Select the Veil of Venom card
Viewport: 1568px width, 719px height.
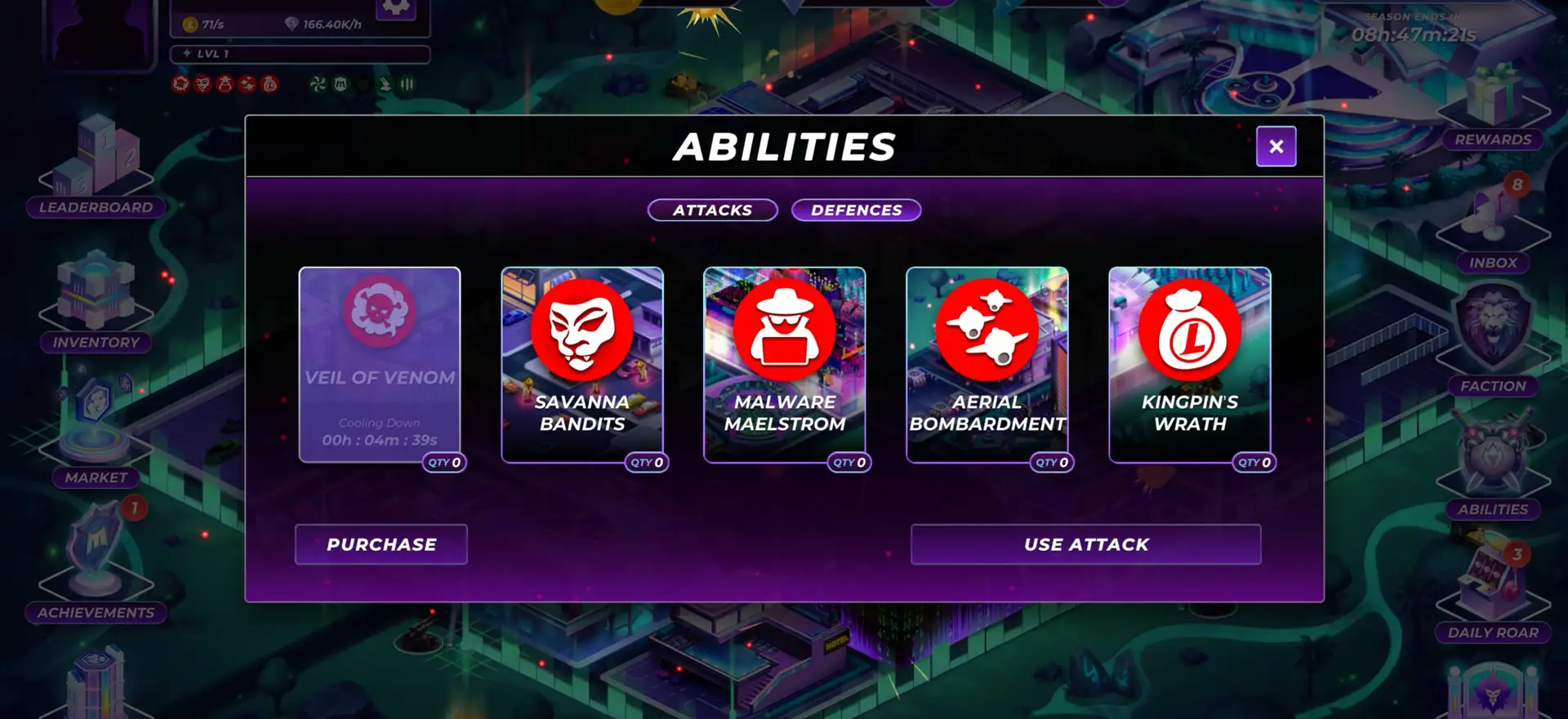pos(380,365)
